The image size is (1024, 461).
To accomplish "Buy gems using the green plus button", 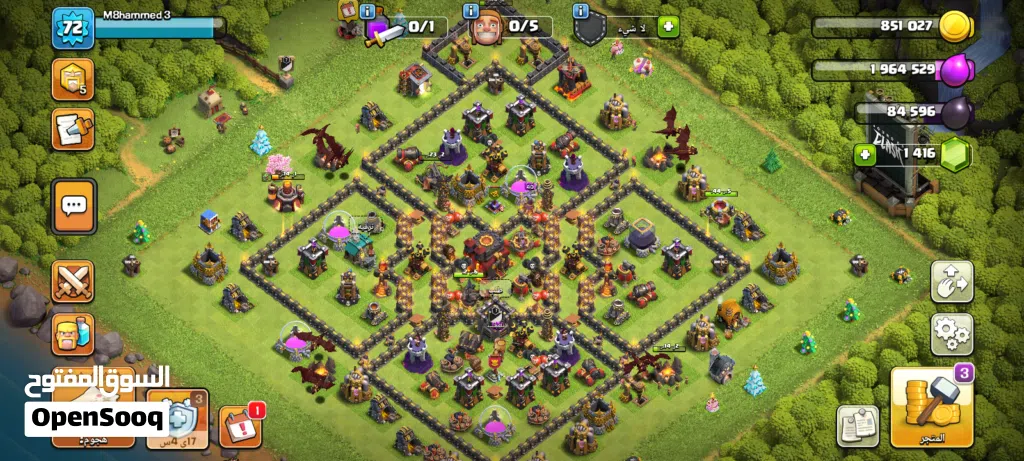I will coord(864,154).
